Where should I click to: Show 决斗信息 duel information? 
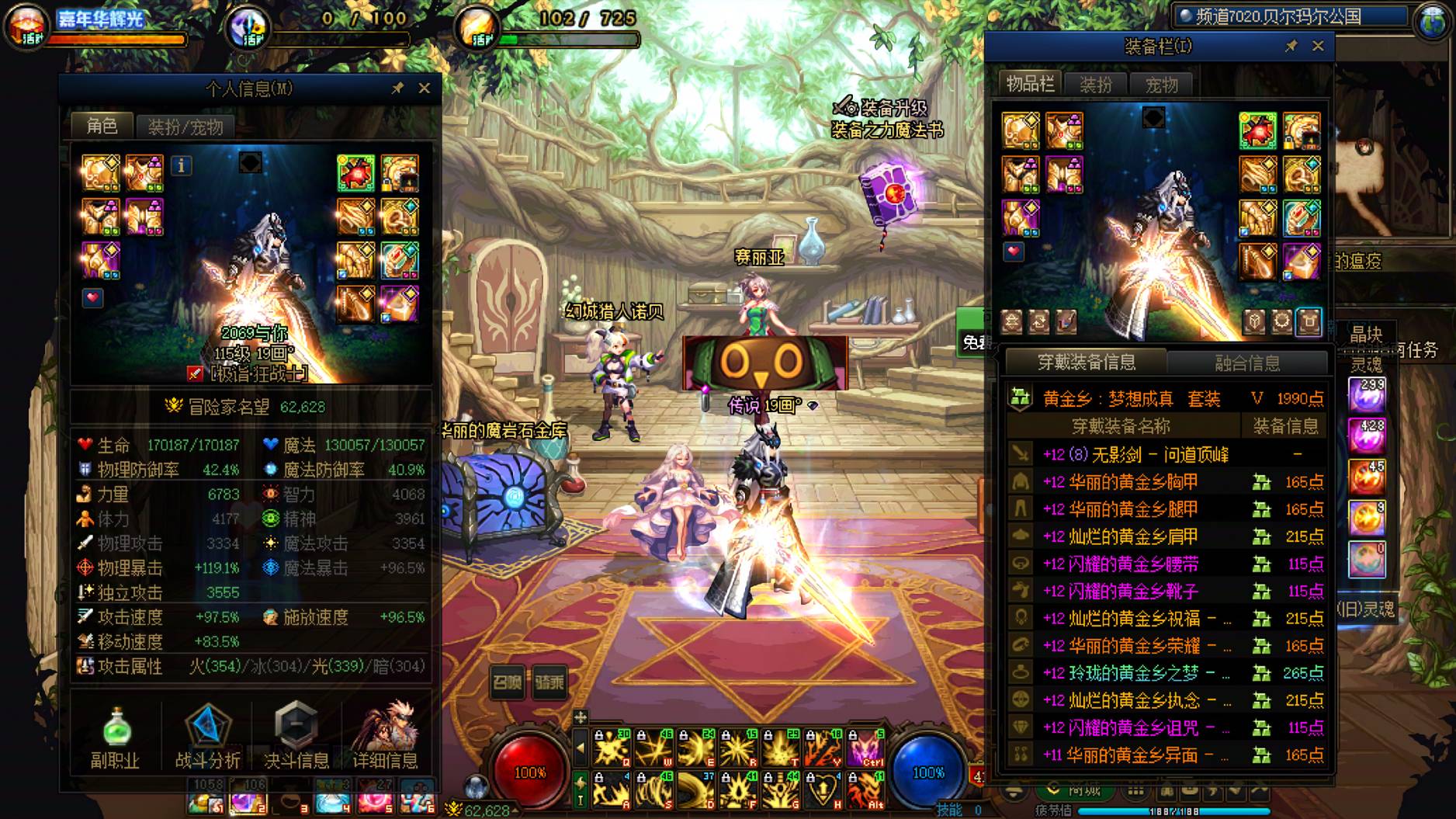[x=296, y=738]
